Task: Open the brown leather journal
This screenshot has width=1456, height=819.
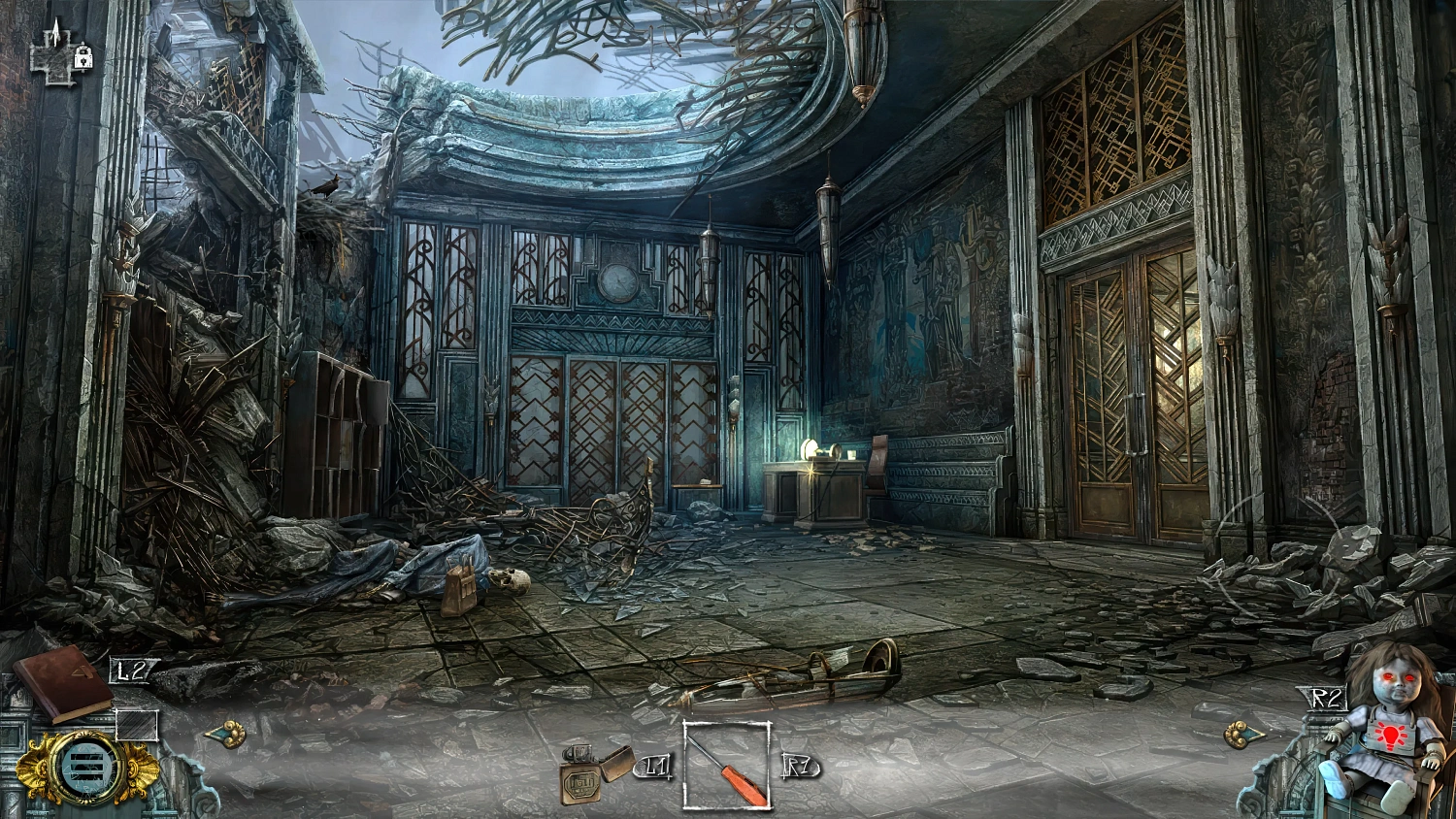Action: click(63, 684)
